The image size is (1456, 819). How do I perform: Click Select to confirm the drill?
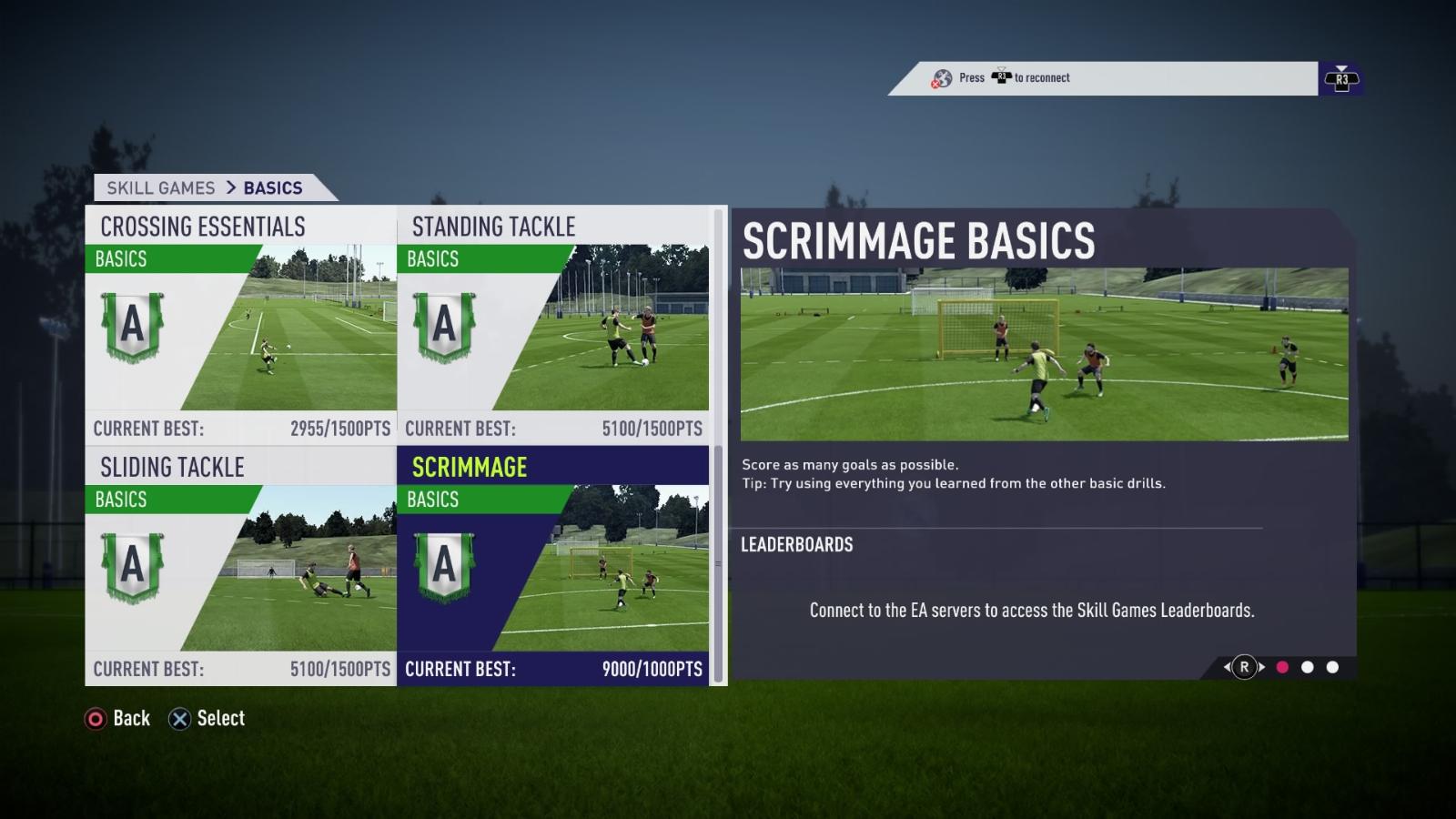[207, 719]
